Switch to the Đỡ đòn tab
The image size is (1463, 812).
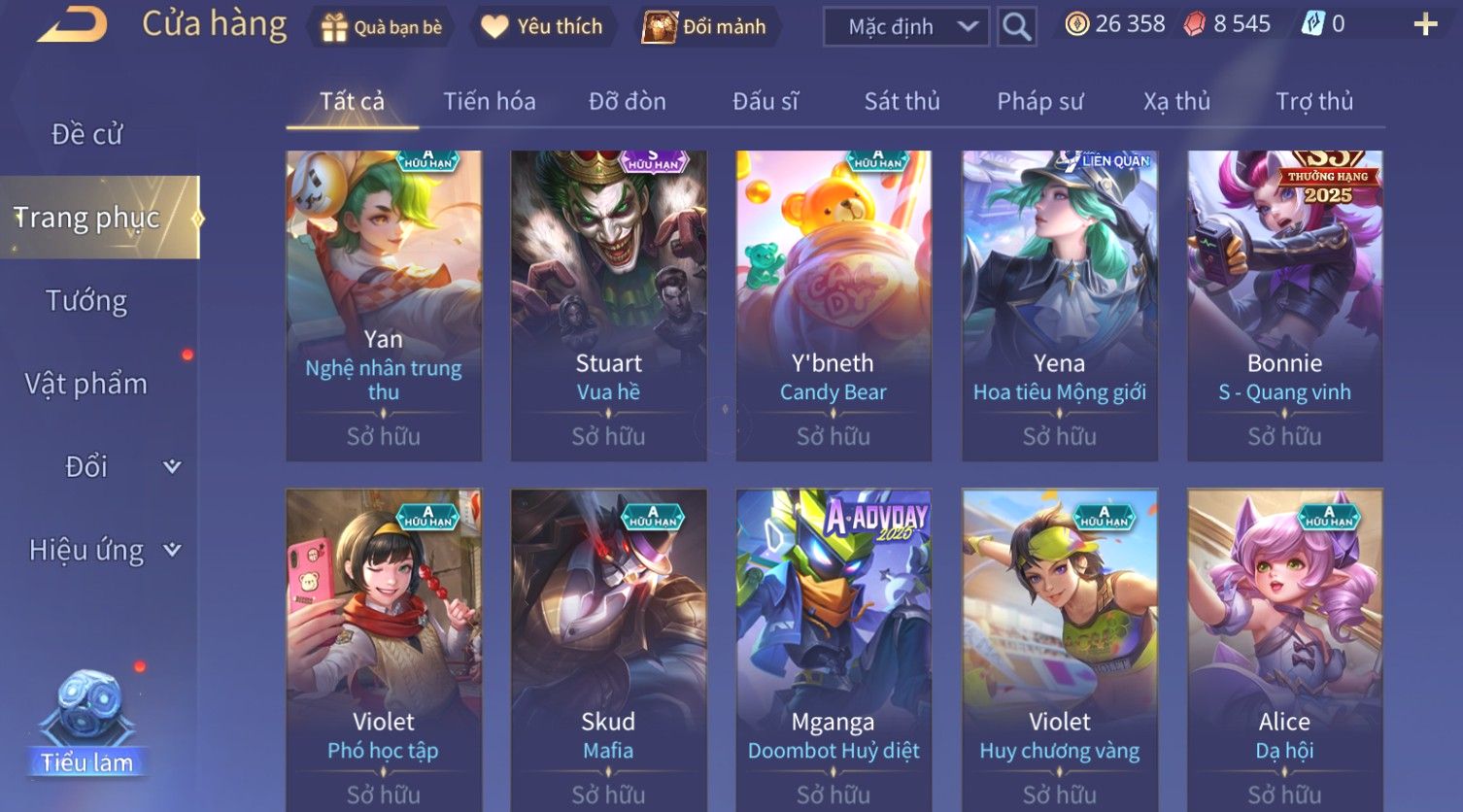pyautogui.click(x=627, y=101)
